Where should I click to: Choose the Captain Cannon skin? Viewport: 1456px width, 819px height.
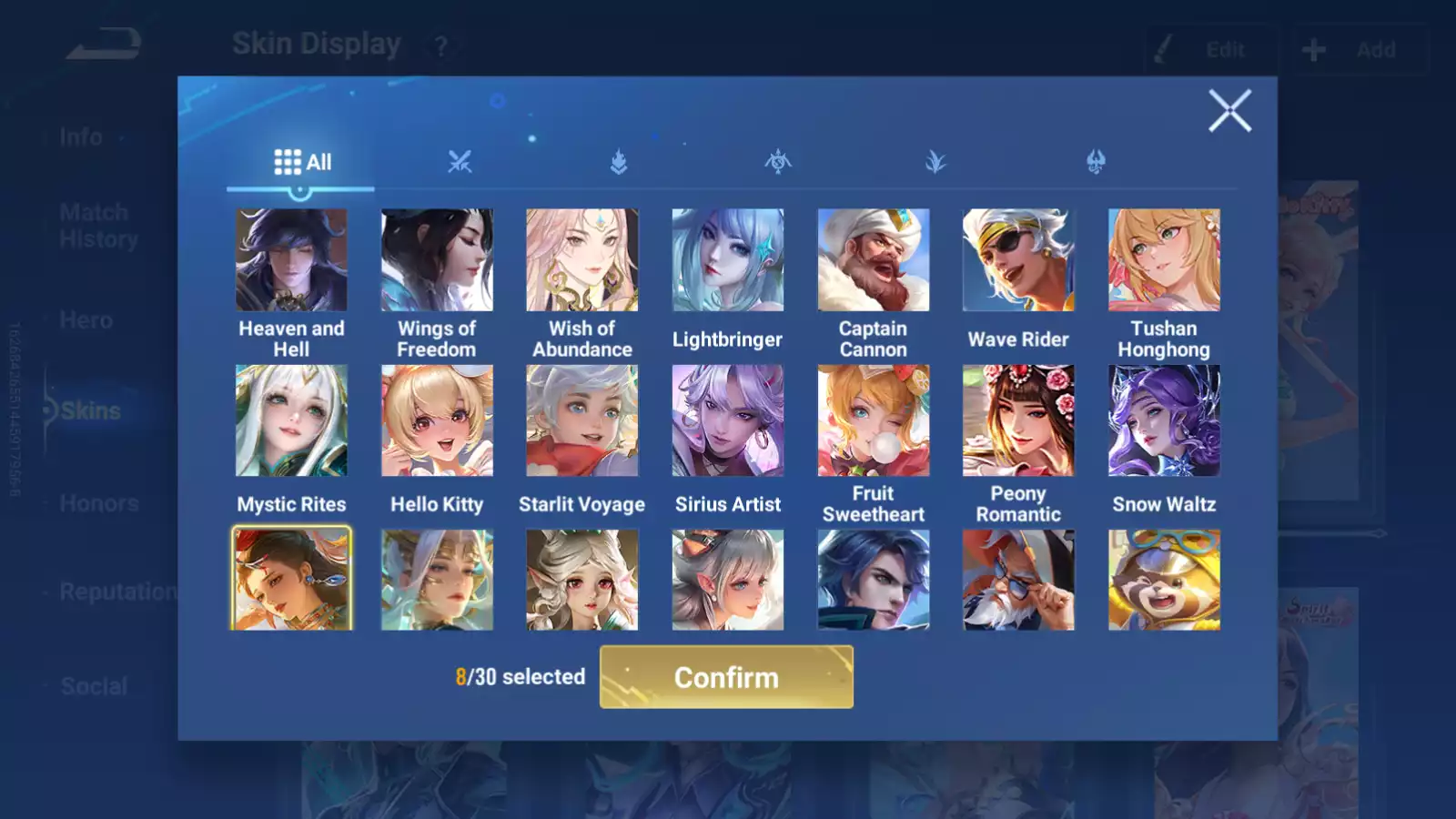pos(874,260)
